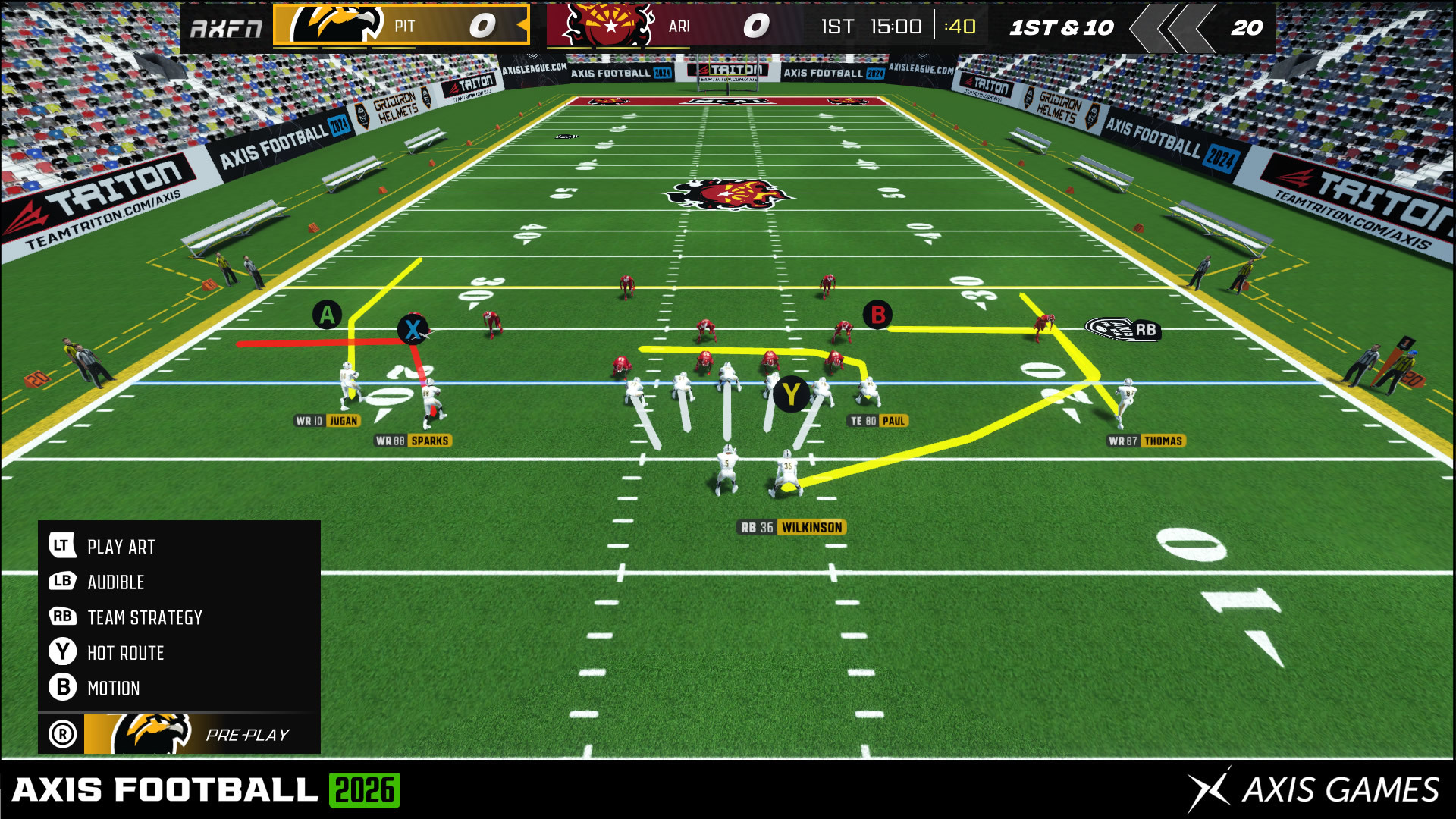Toggle the X receiver route marker

pos(414,329)
